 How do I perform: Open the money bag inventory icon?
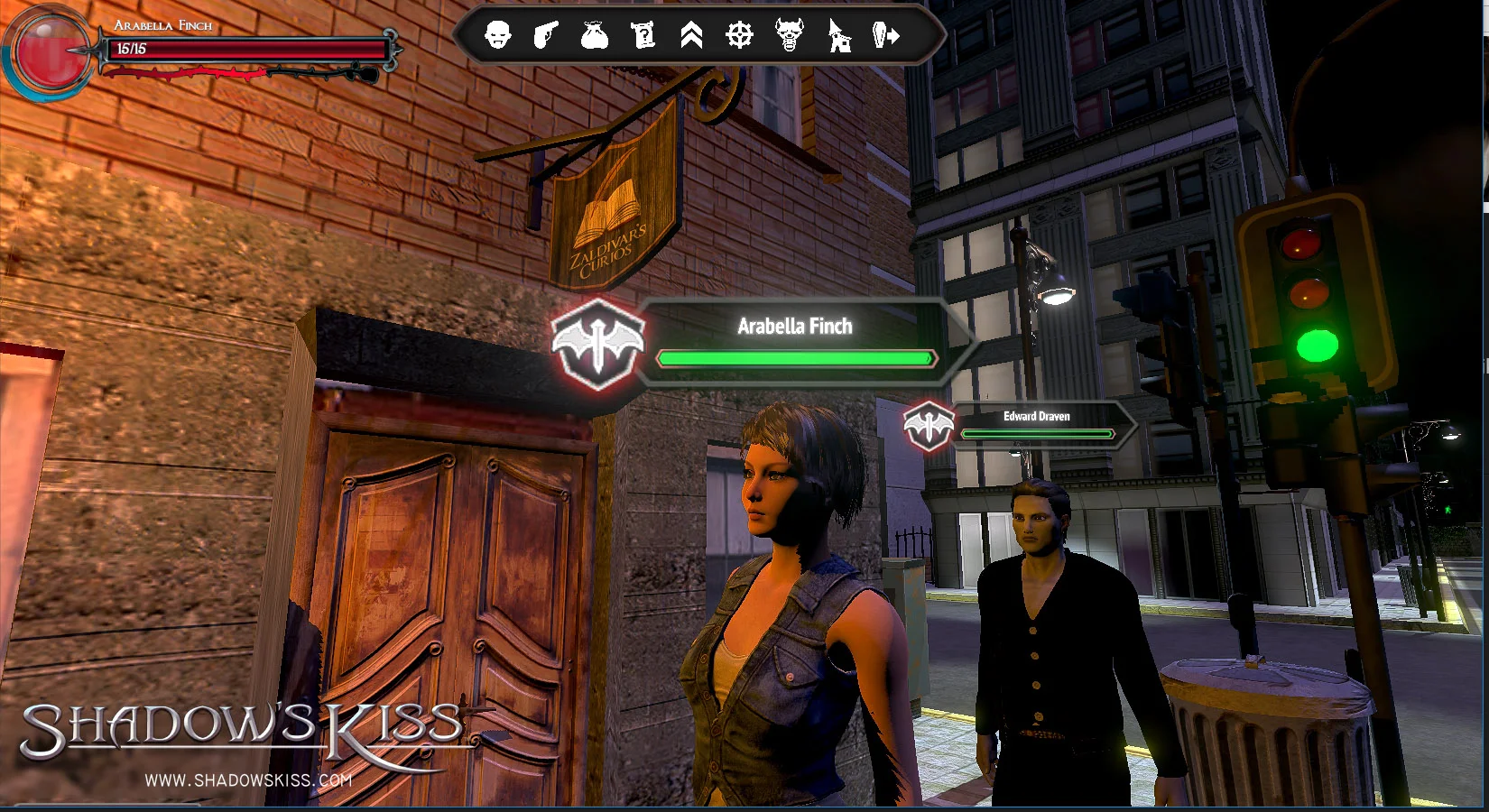[x=594, y=35]
